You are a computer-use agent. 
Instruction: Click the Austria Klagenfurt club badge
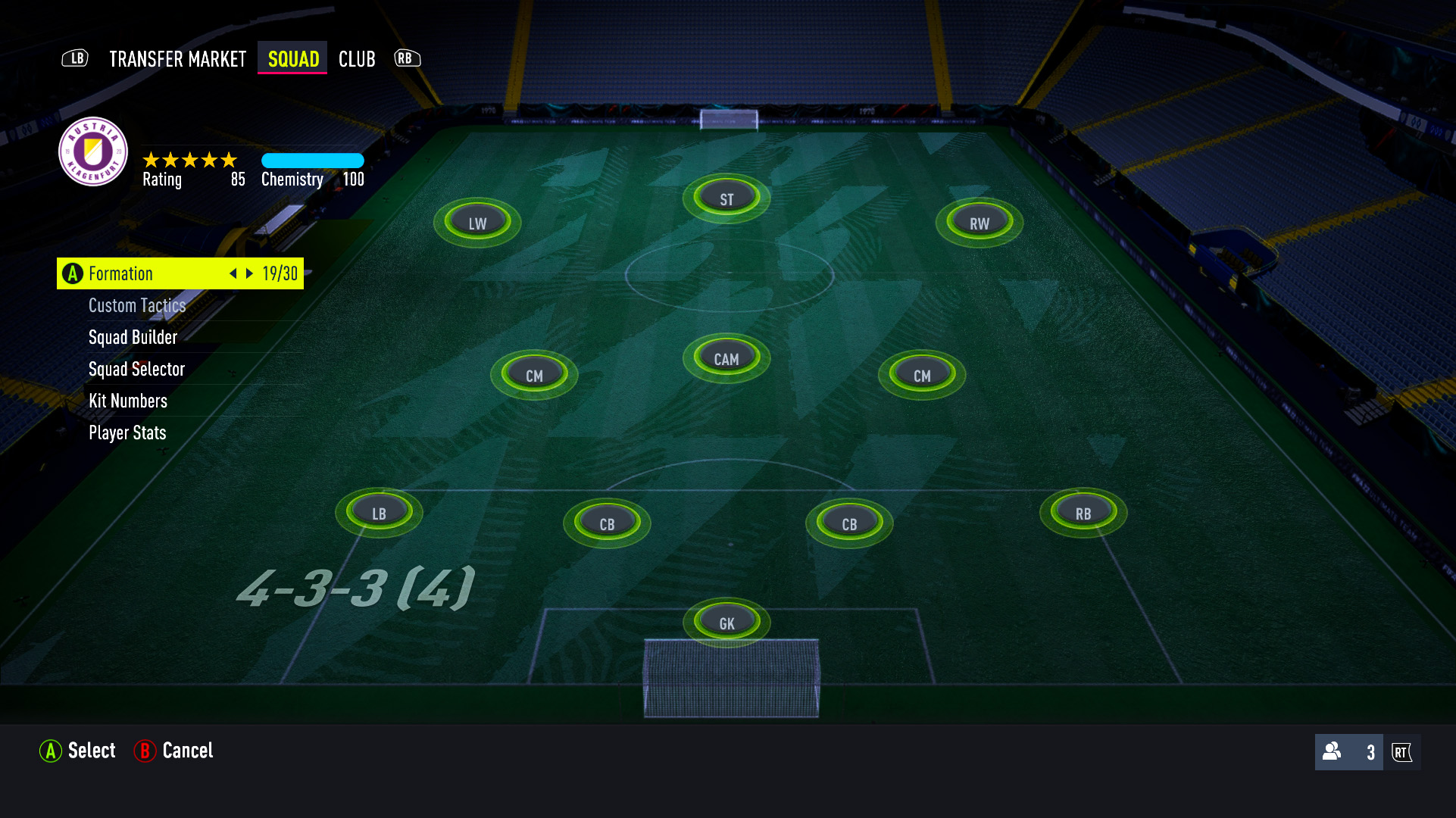click(x=92, y=152)
